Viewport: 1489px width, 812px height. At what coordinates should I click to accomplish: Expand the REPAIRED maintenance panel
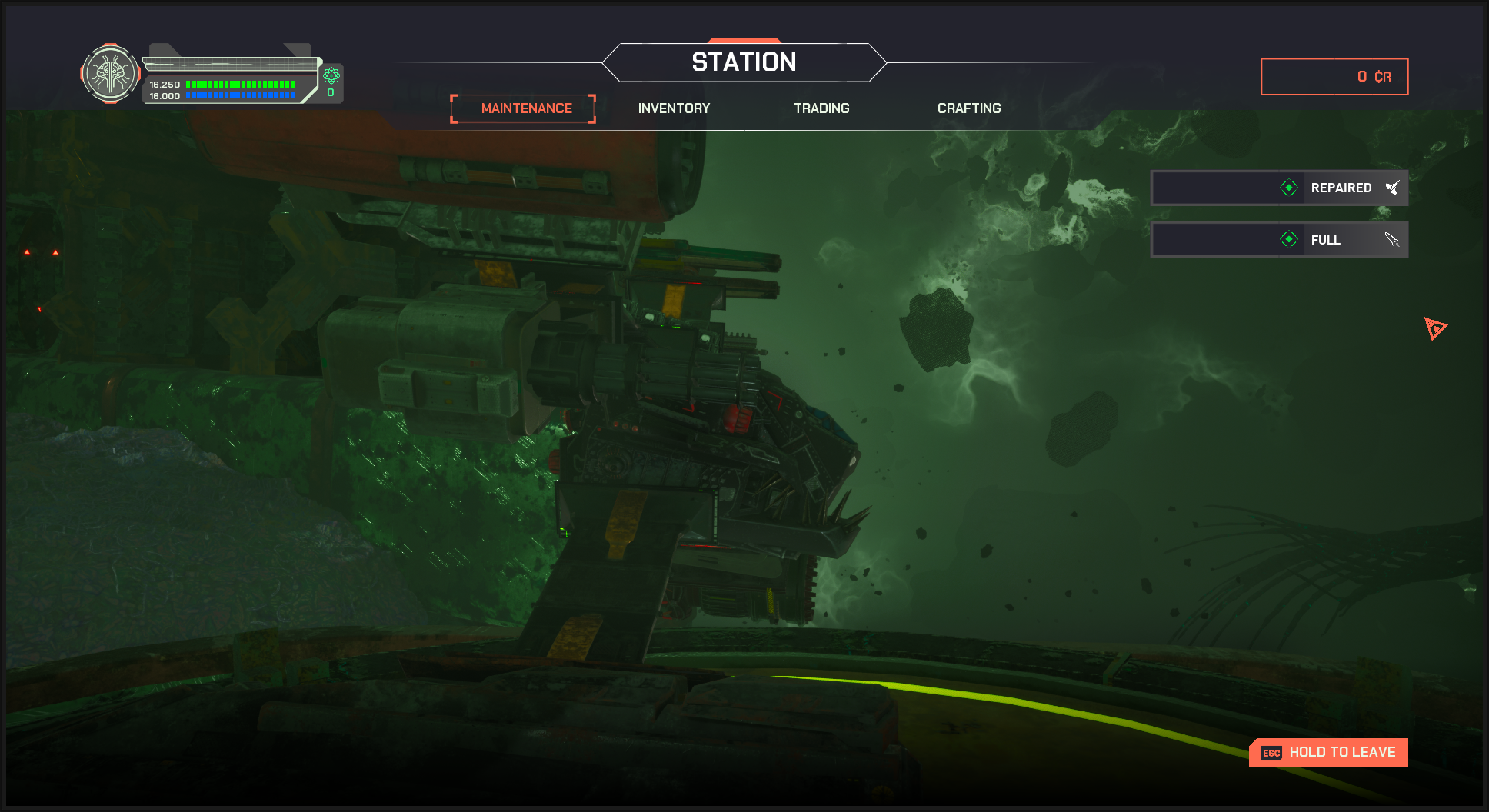1279,187
